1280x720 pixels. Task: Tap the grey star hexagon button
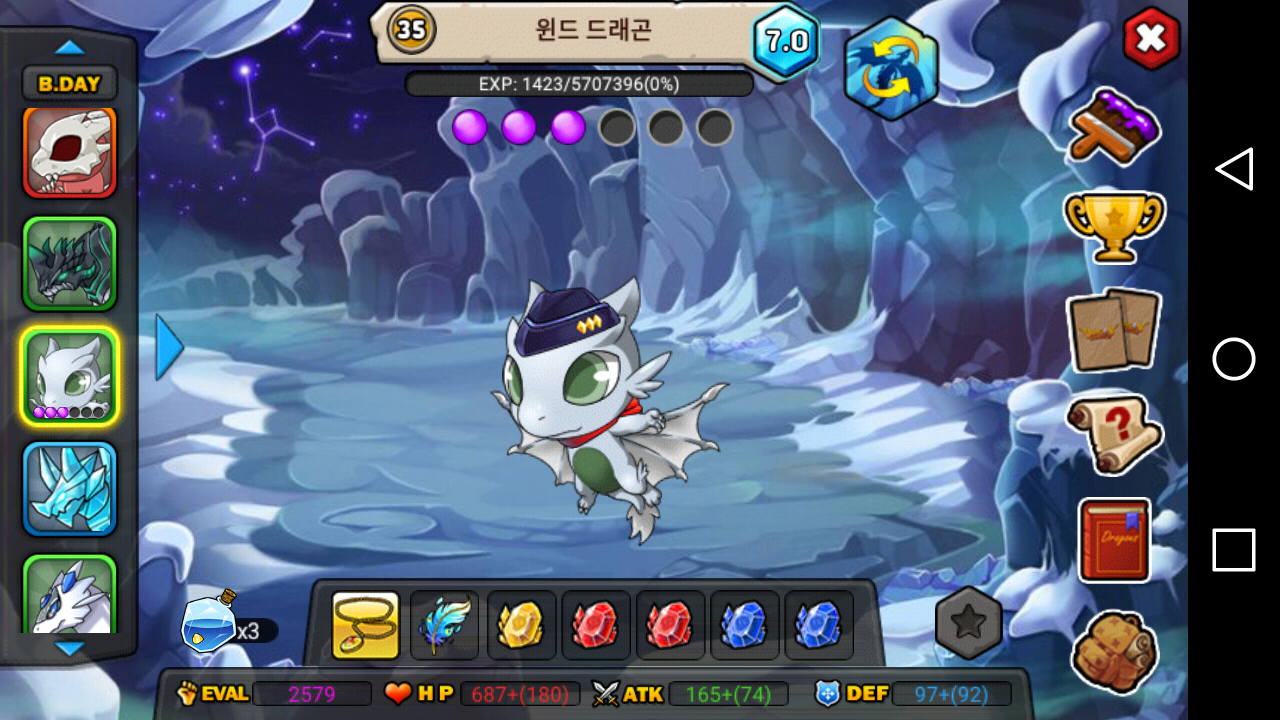pos(968,622)
